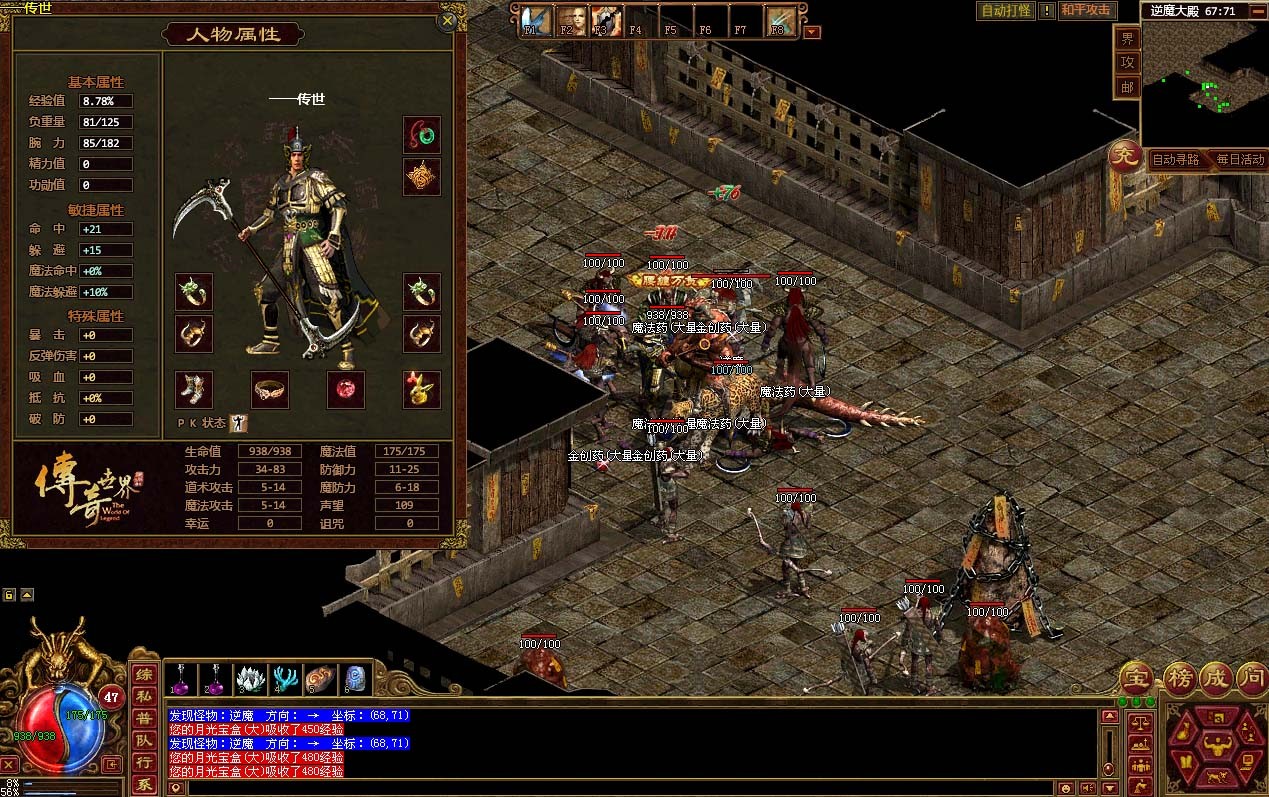
Task: Switch chat to the 私 private channel
Action: tap(145, 697)
